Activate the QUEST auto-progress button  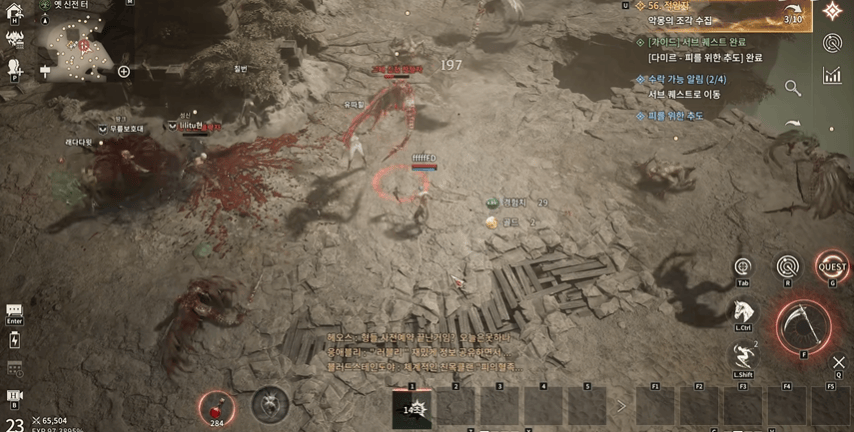pos(832,267)
